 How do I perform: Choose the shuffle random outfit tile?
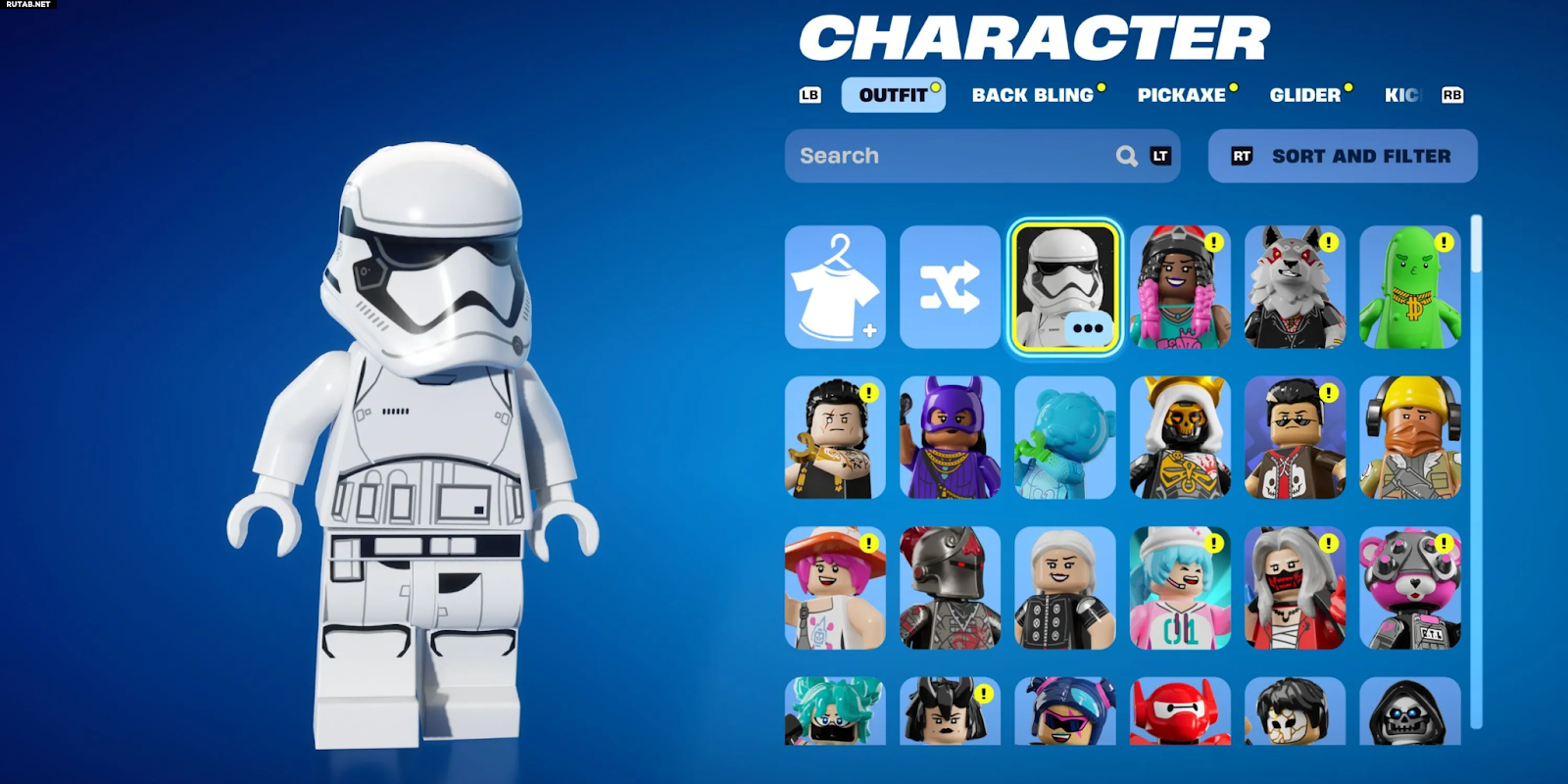click(950, 287)
